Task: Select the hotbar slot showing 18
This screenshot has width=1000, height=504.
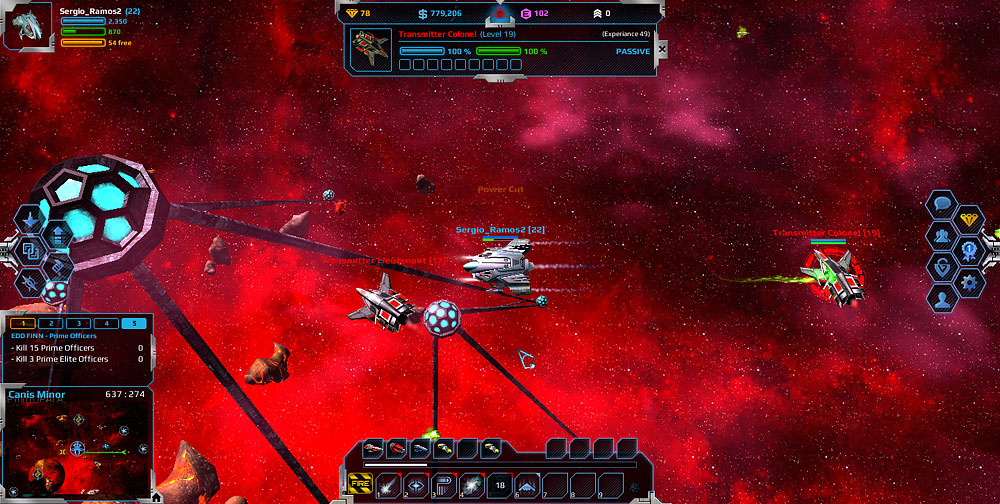Action: (x=500, y=485)
